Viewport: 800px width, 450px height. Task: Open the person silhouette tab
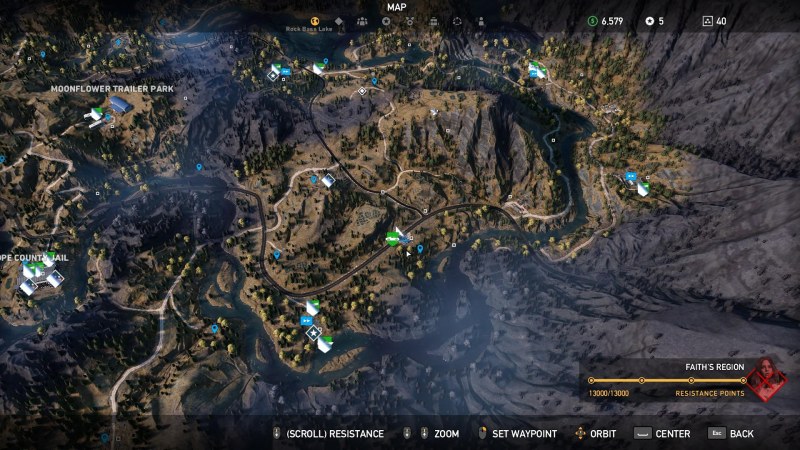pyautogui.click(x=482, y=20)
